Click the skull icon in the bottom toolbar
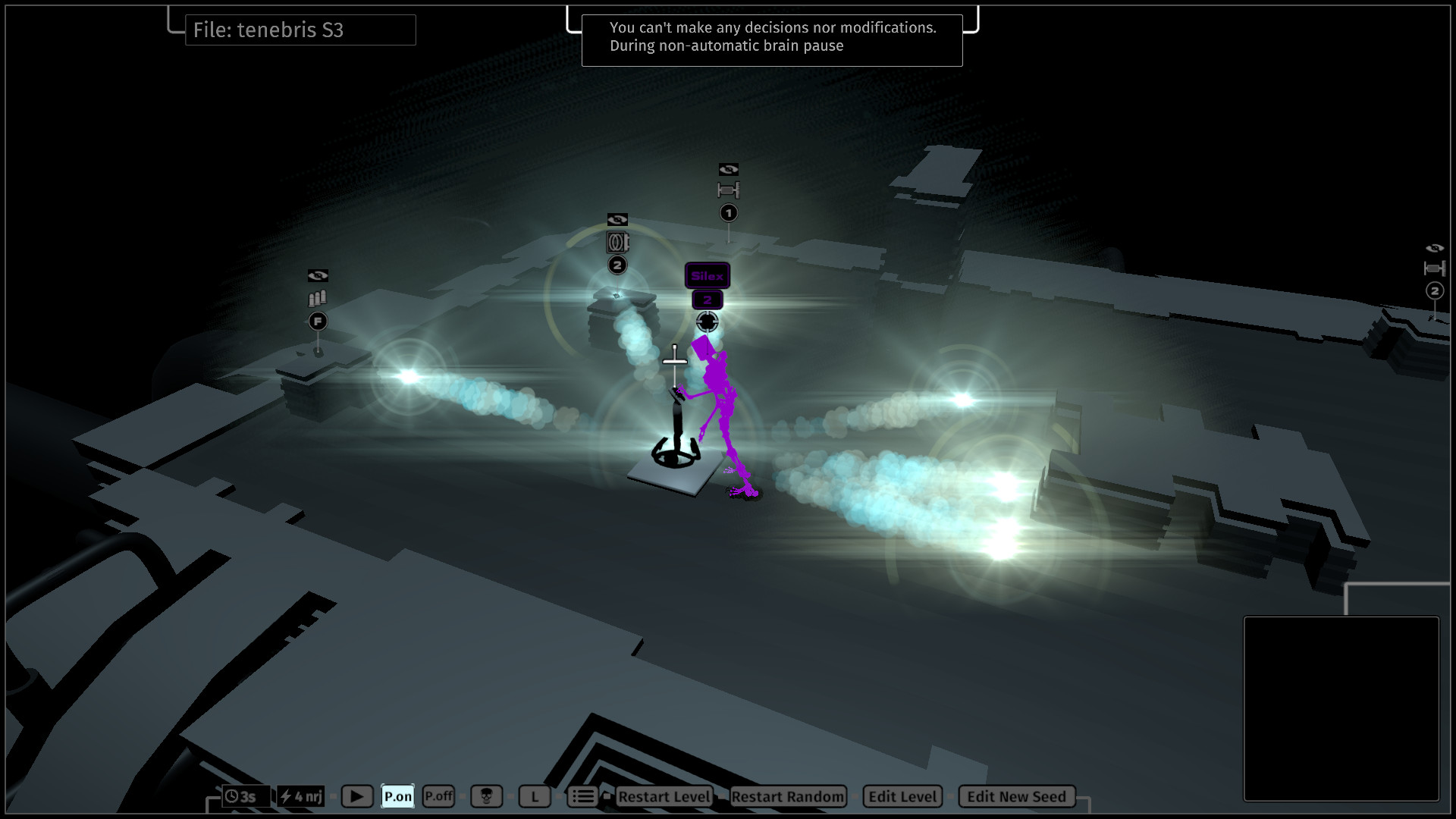 pos(488,796)
